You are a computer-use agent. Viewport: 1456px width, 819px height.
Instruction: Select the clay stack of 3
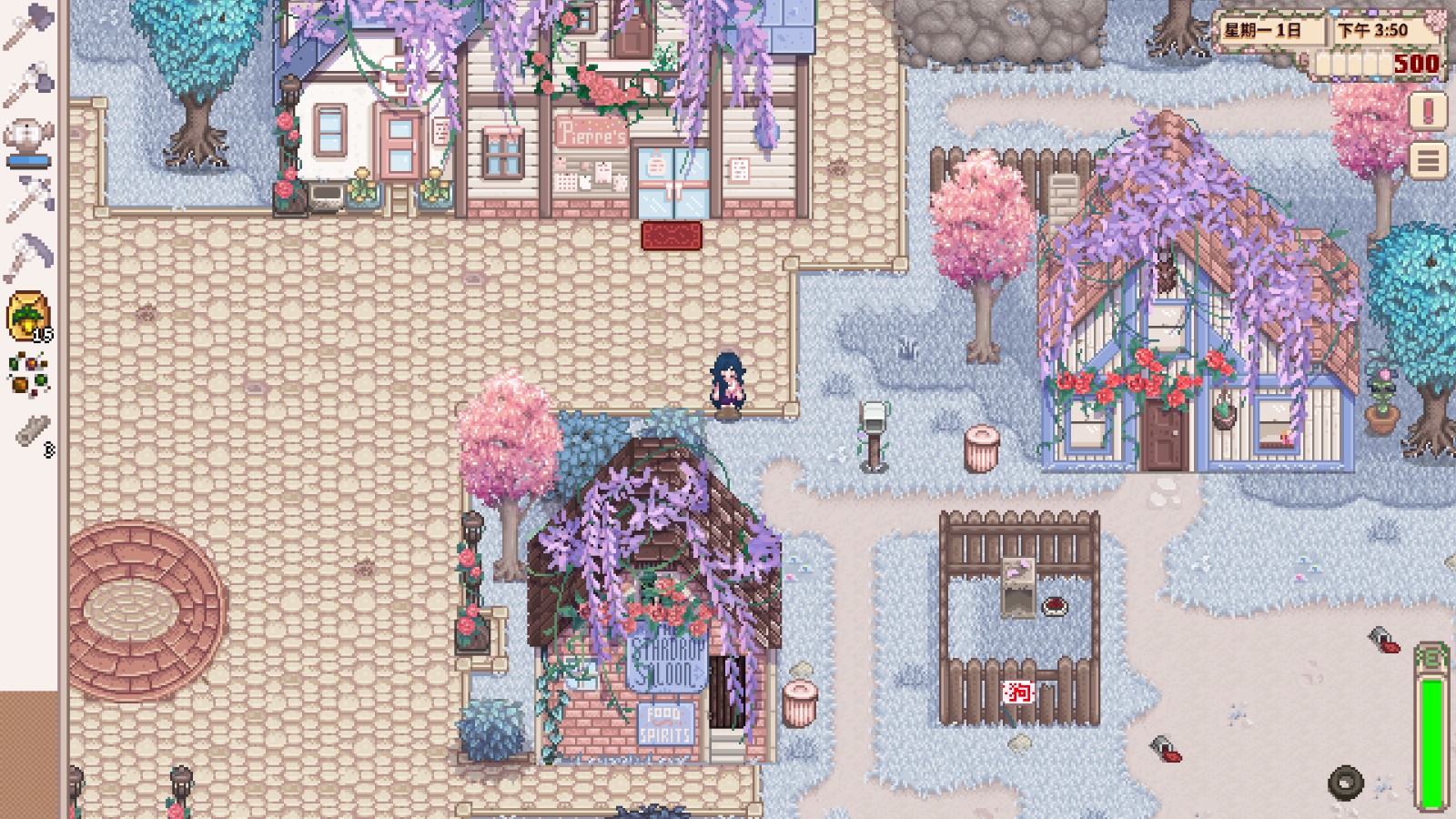click(x=30, y=428)
